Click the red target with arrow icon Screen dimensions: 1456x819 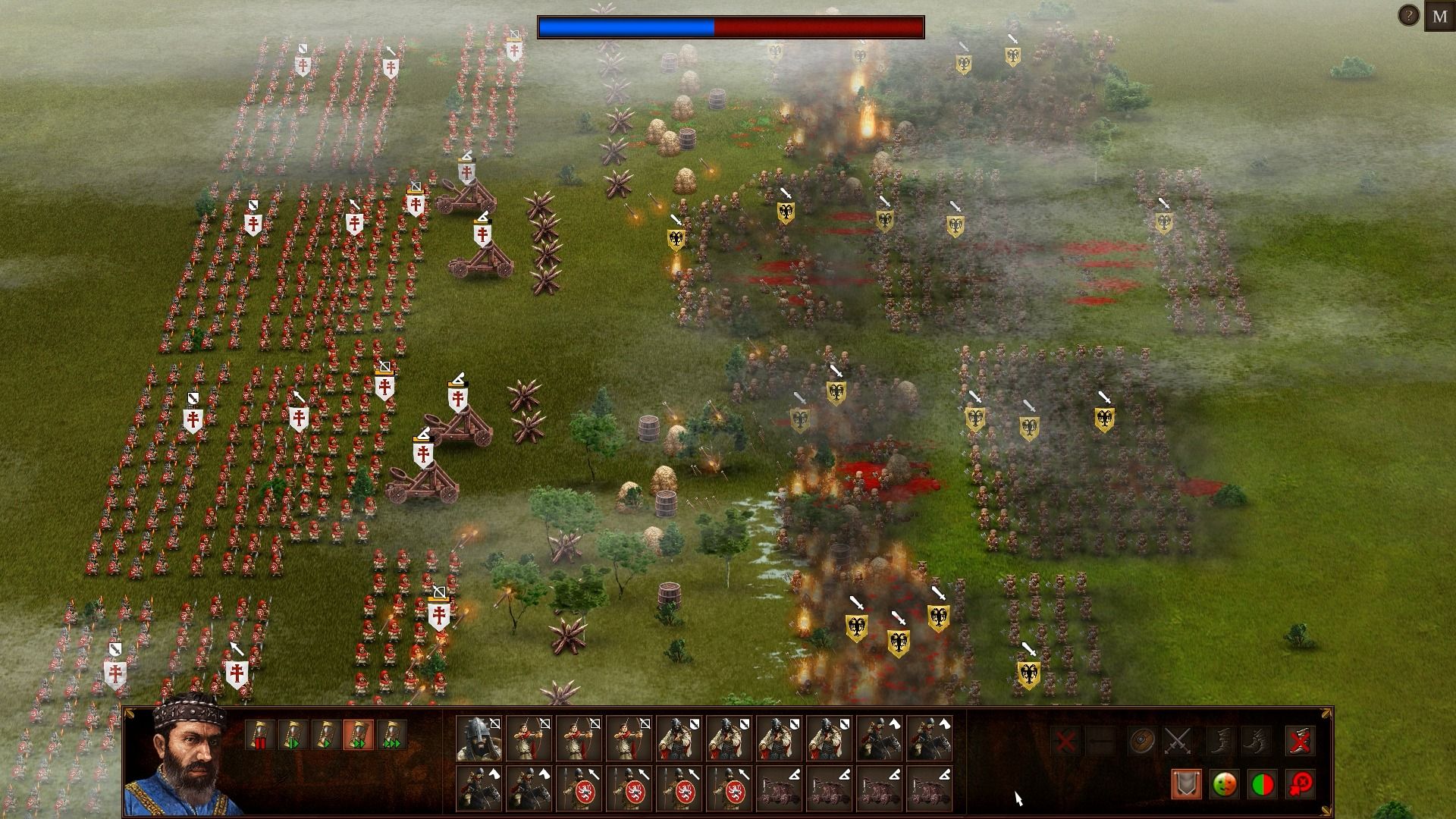(1300, 784)
